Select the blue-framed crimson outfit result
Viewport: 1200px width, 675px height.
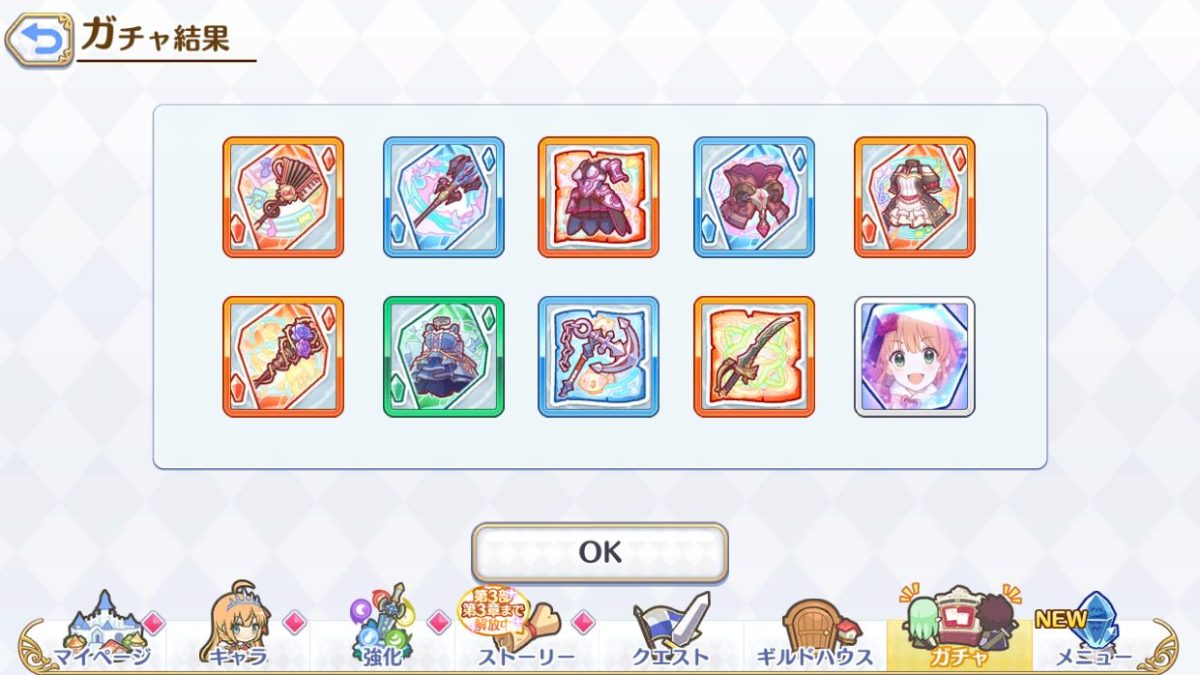coord(754,197)
